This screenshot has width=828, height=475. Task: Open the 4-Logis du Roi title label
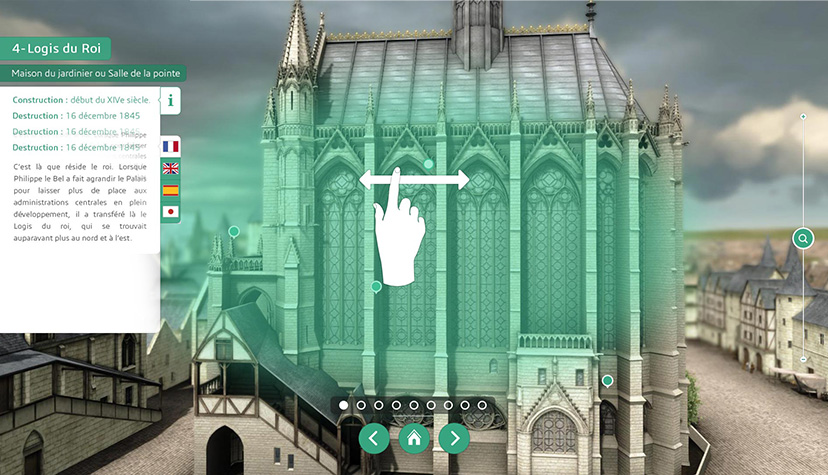(56, 48)
